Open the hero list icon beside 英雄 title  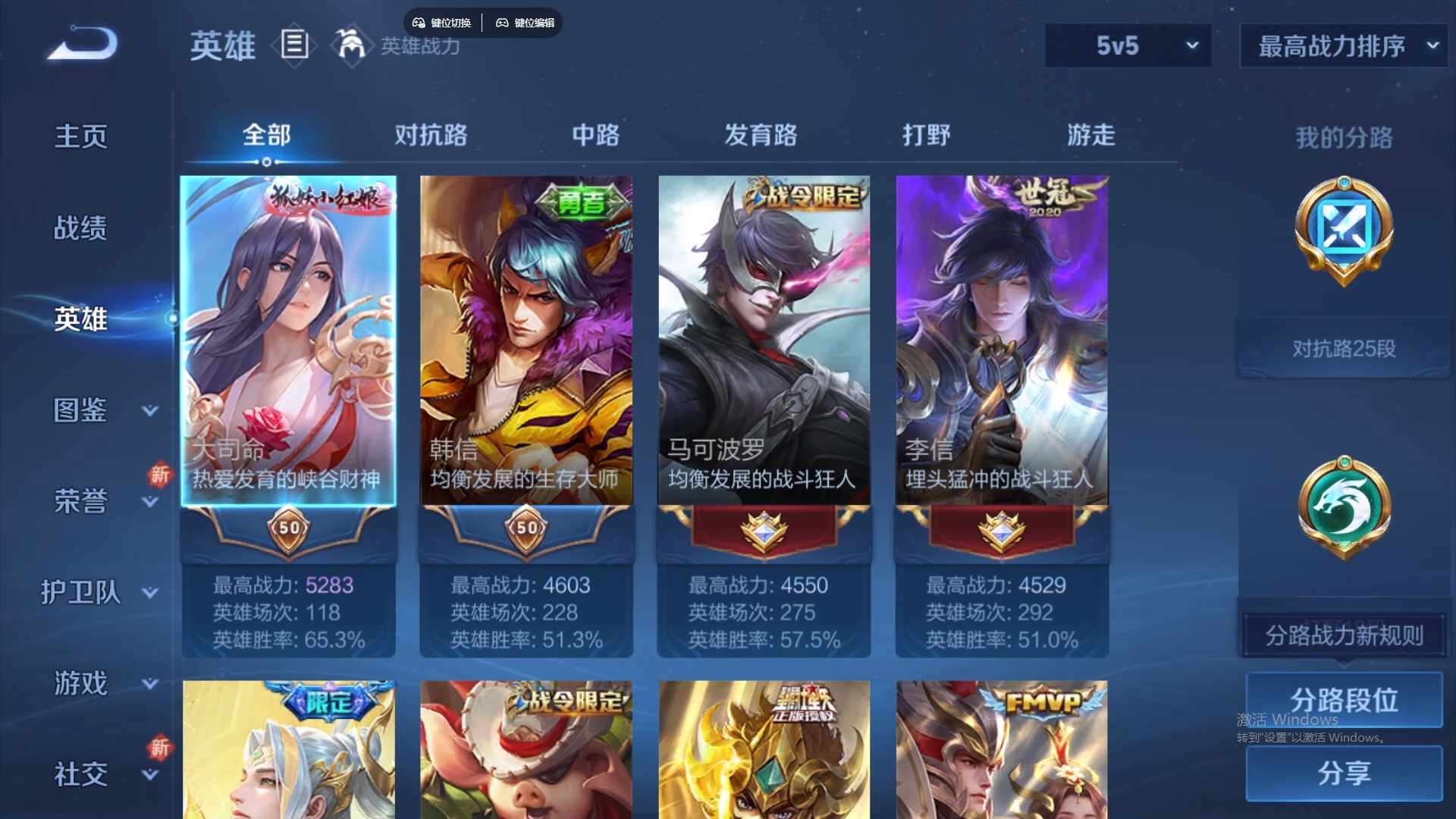tap(295, 46)
